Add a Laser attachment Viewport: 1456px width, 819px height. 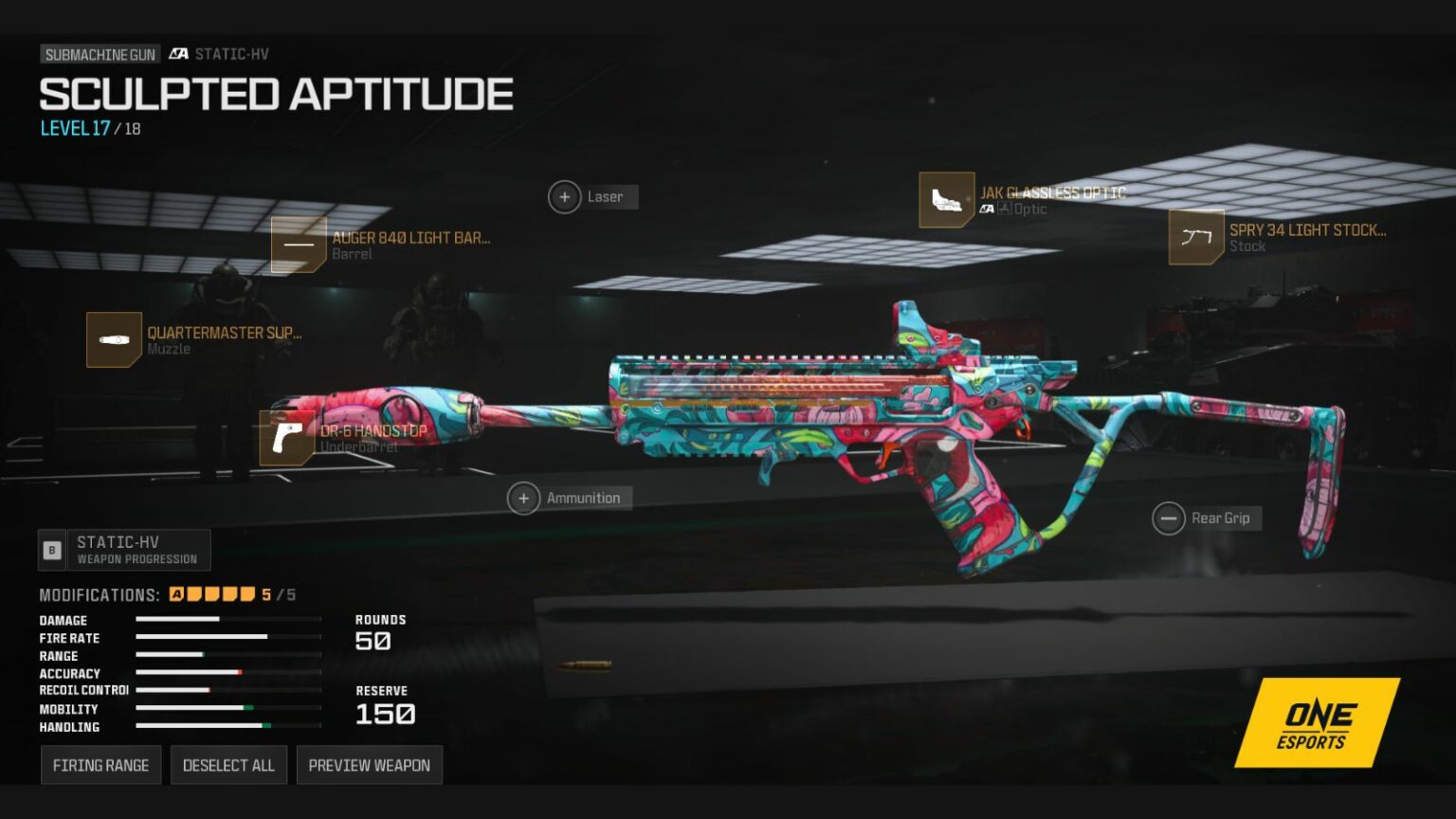565,197
